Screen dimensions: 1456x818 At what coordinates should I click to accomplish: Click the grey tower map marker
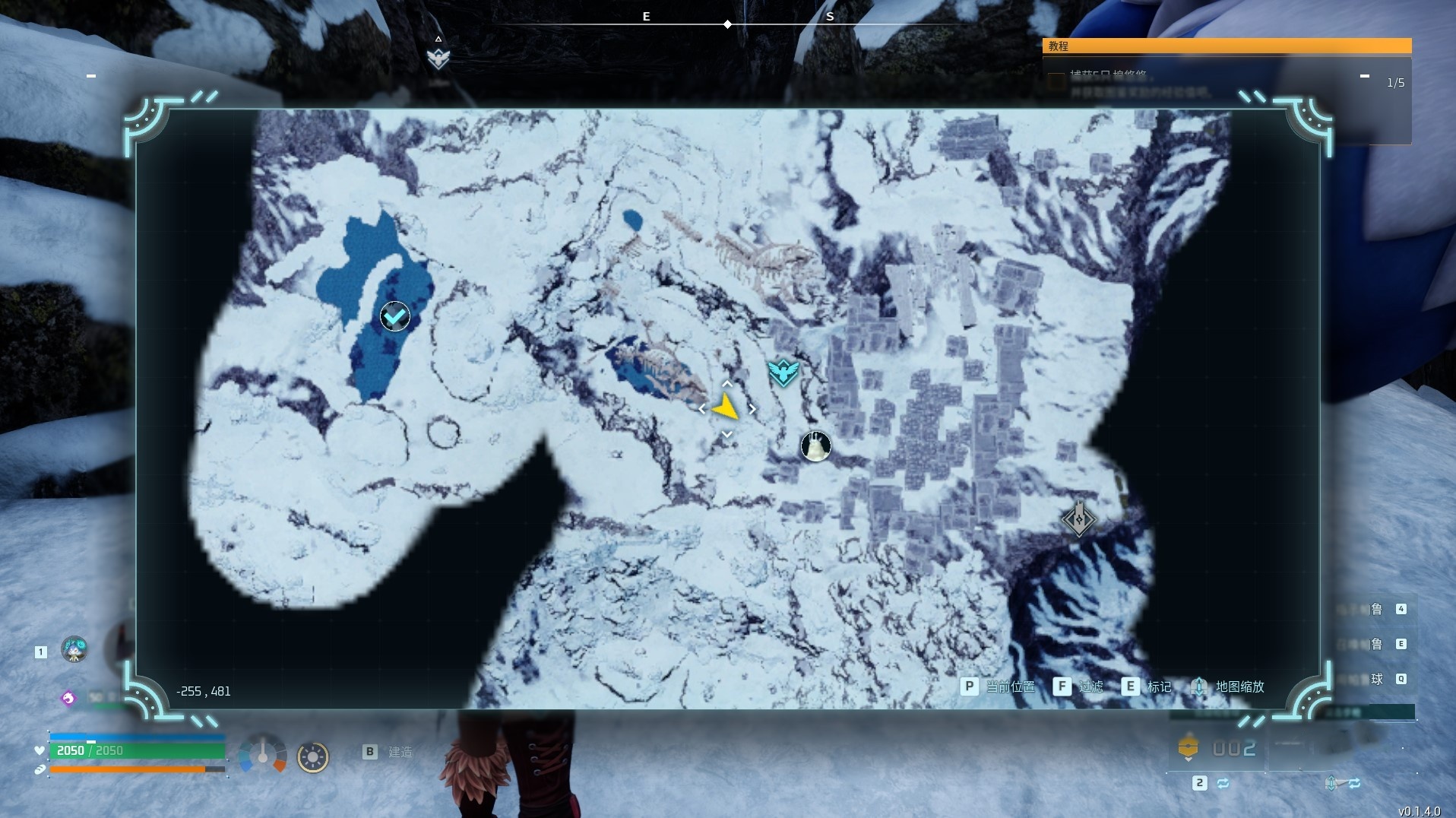pyautogui.click(x=1078, y=519)
